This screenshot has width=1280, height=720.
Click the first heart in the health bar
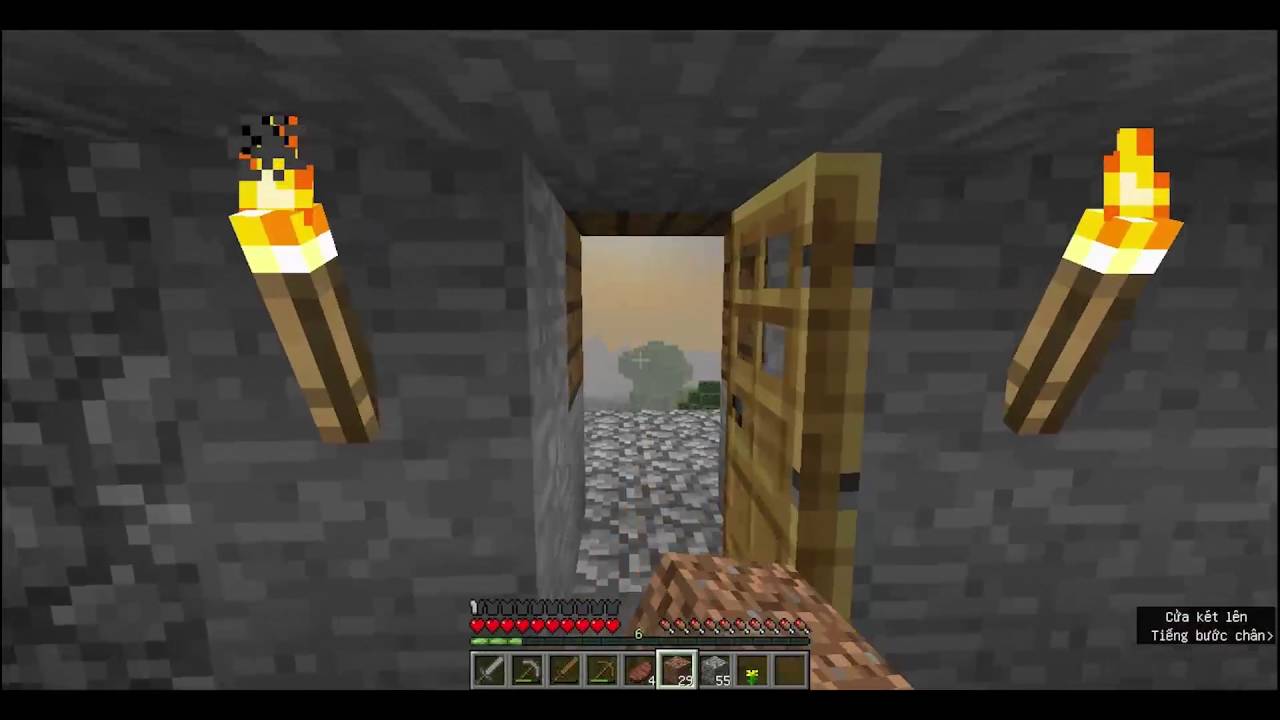[x=478, y=624]
